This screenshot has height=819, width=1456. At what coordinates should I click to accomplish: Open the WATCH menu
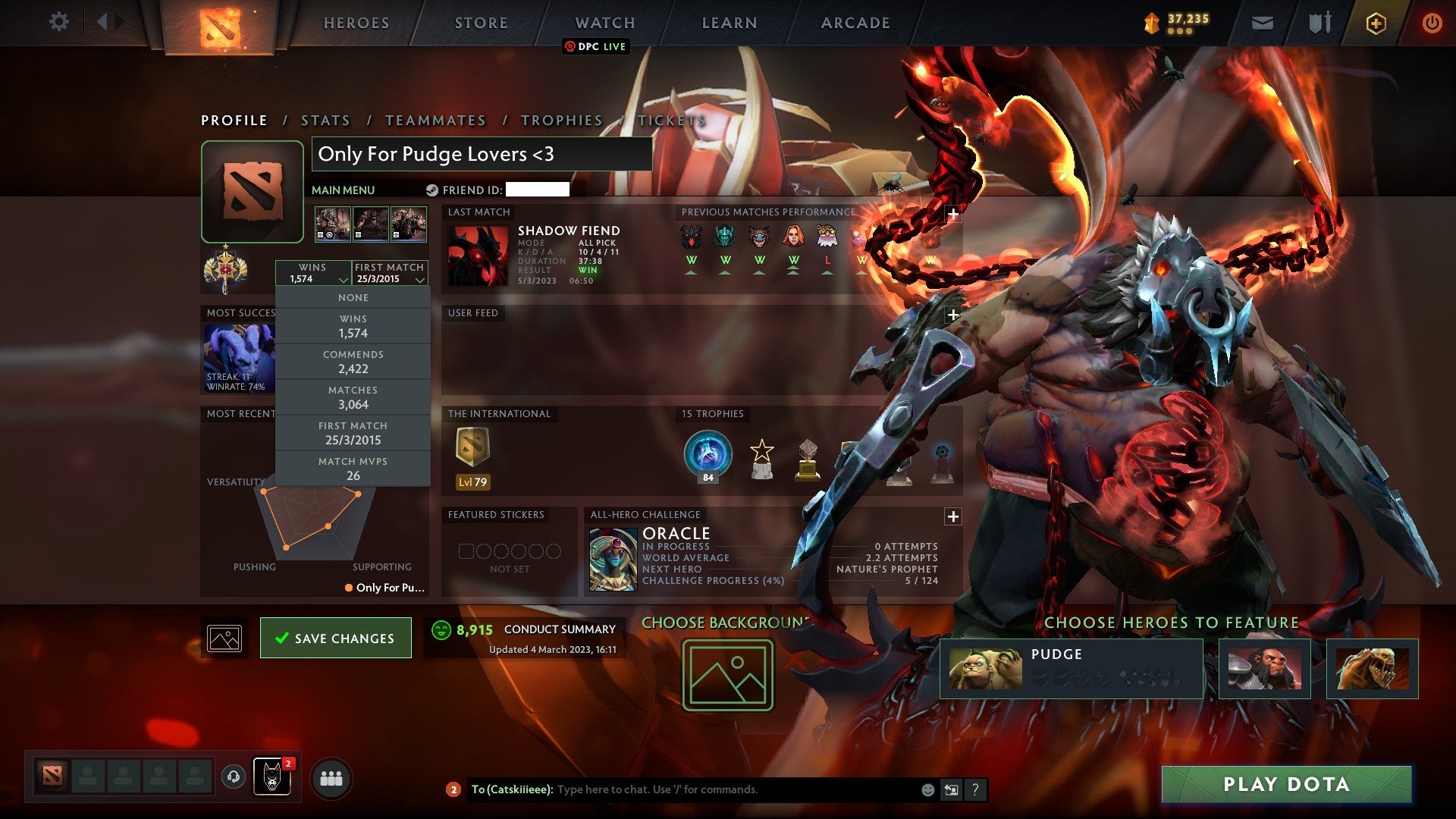(x=604, y=23)
